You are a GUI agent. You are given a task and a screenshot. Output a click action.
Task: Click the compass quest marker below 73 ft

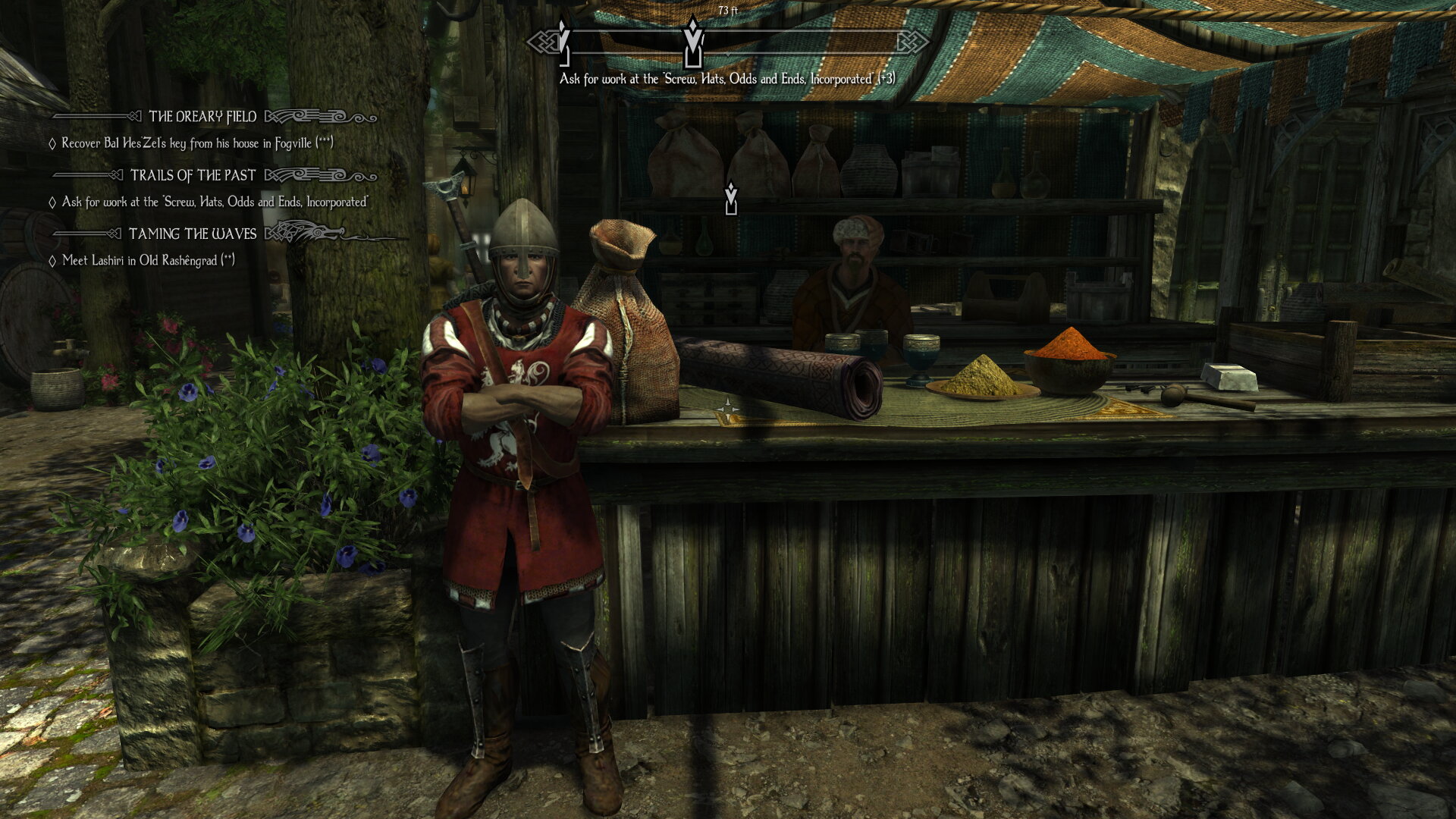(x=692, y=43)
